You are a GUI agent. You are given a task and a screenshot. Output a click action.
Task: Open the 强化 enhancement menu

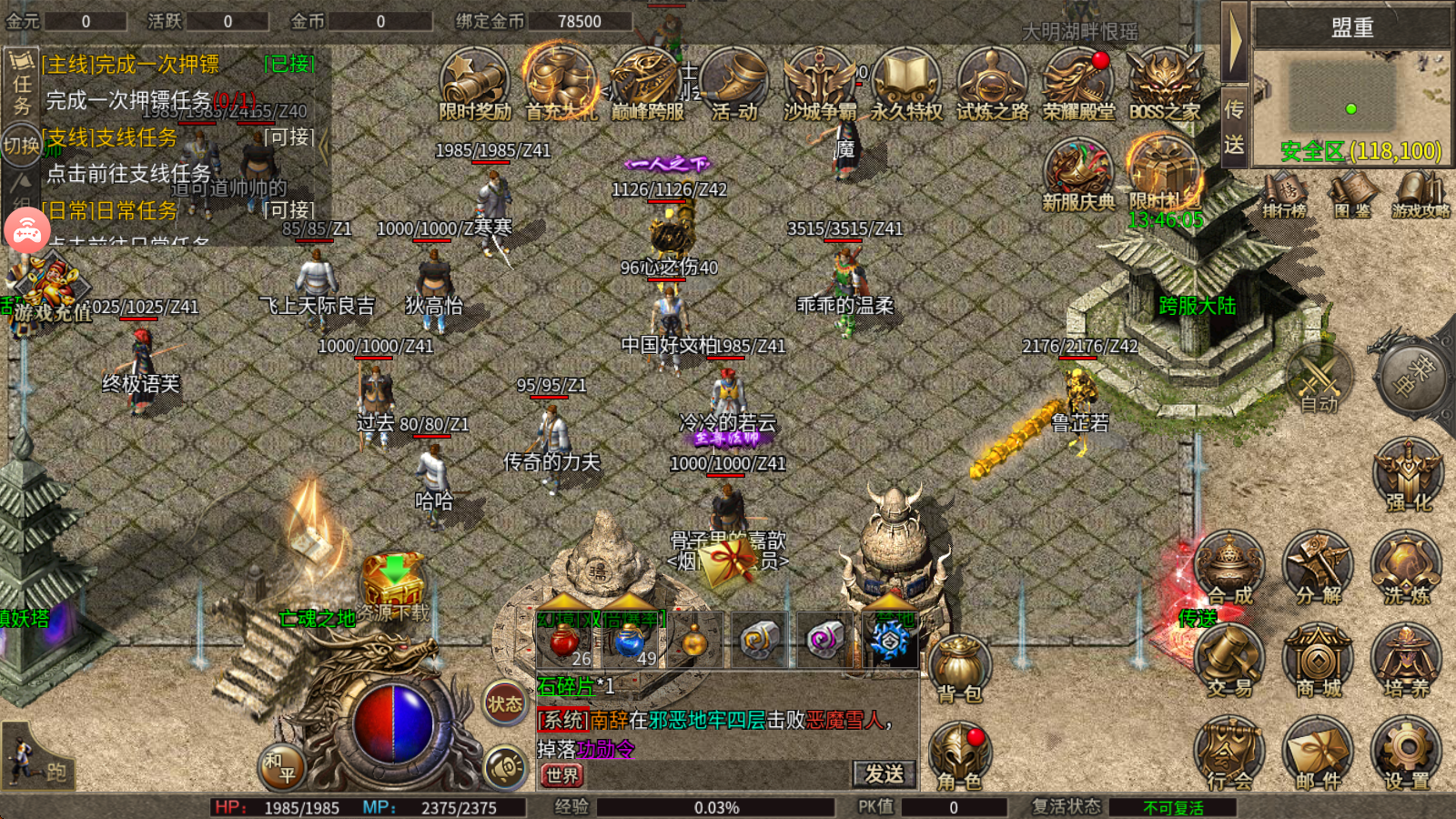tap(1408, 475)
